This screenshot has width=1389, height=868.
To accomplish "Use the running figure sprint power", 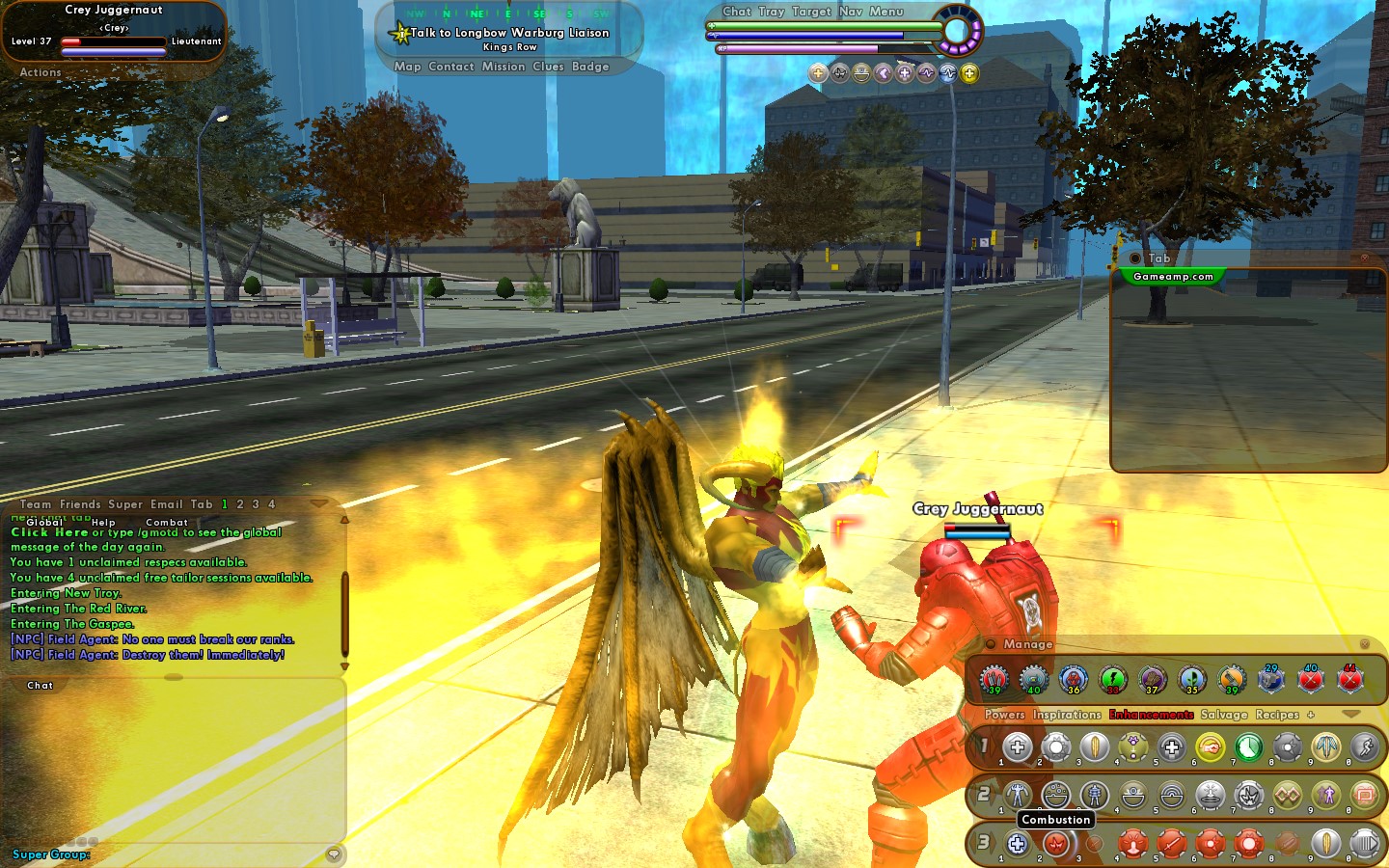I will pyautogui.click(x=1364, y=746).
